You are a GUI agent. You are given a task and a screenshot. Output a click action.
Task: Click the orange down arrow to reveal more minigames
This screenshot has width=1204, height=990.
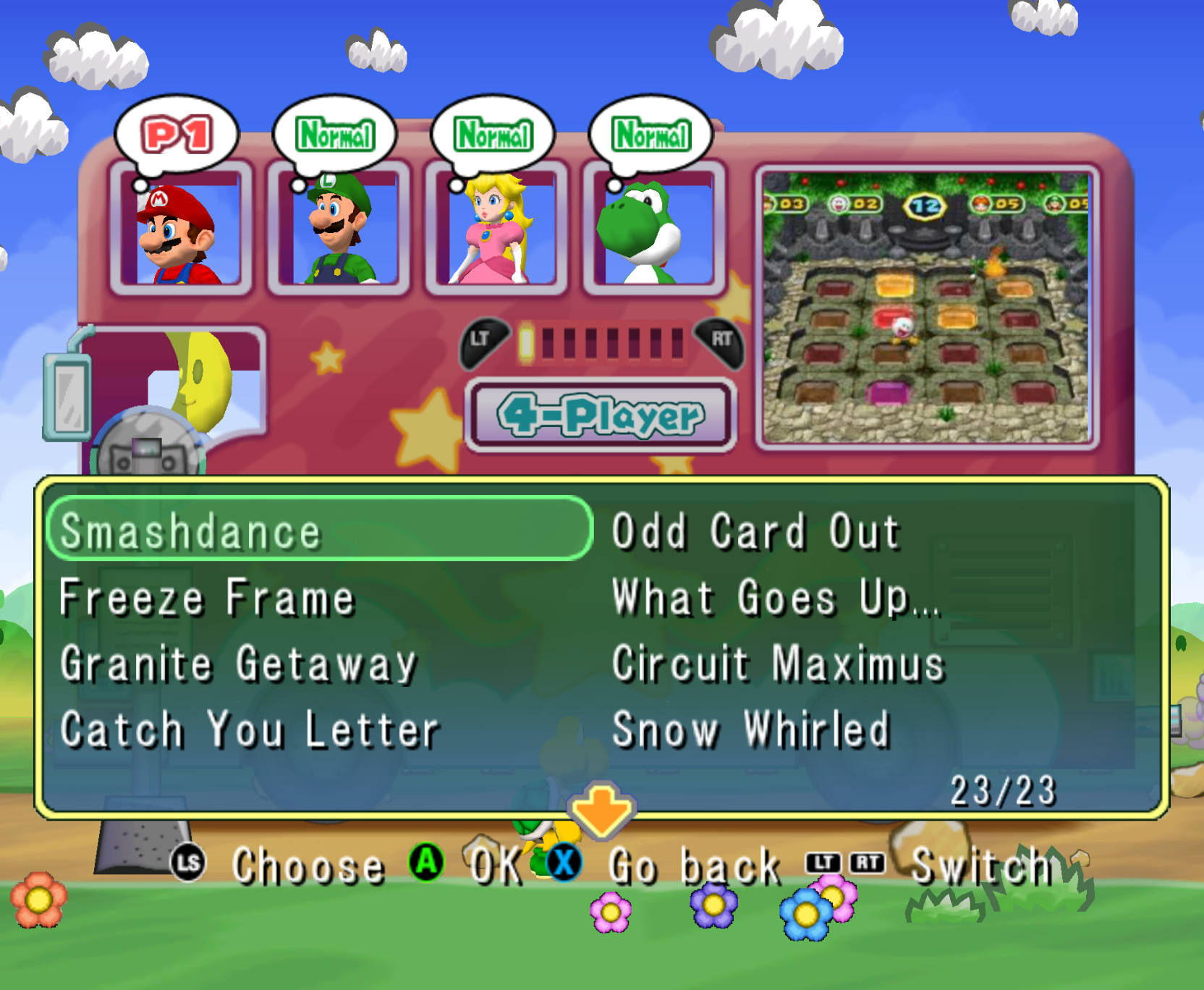[x=603, y=808]
